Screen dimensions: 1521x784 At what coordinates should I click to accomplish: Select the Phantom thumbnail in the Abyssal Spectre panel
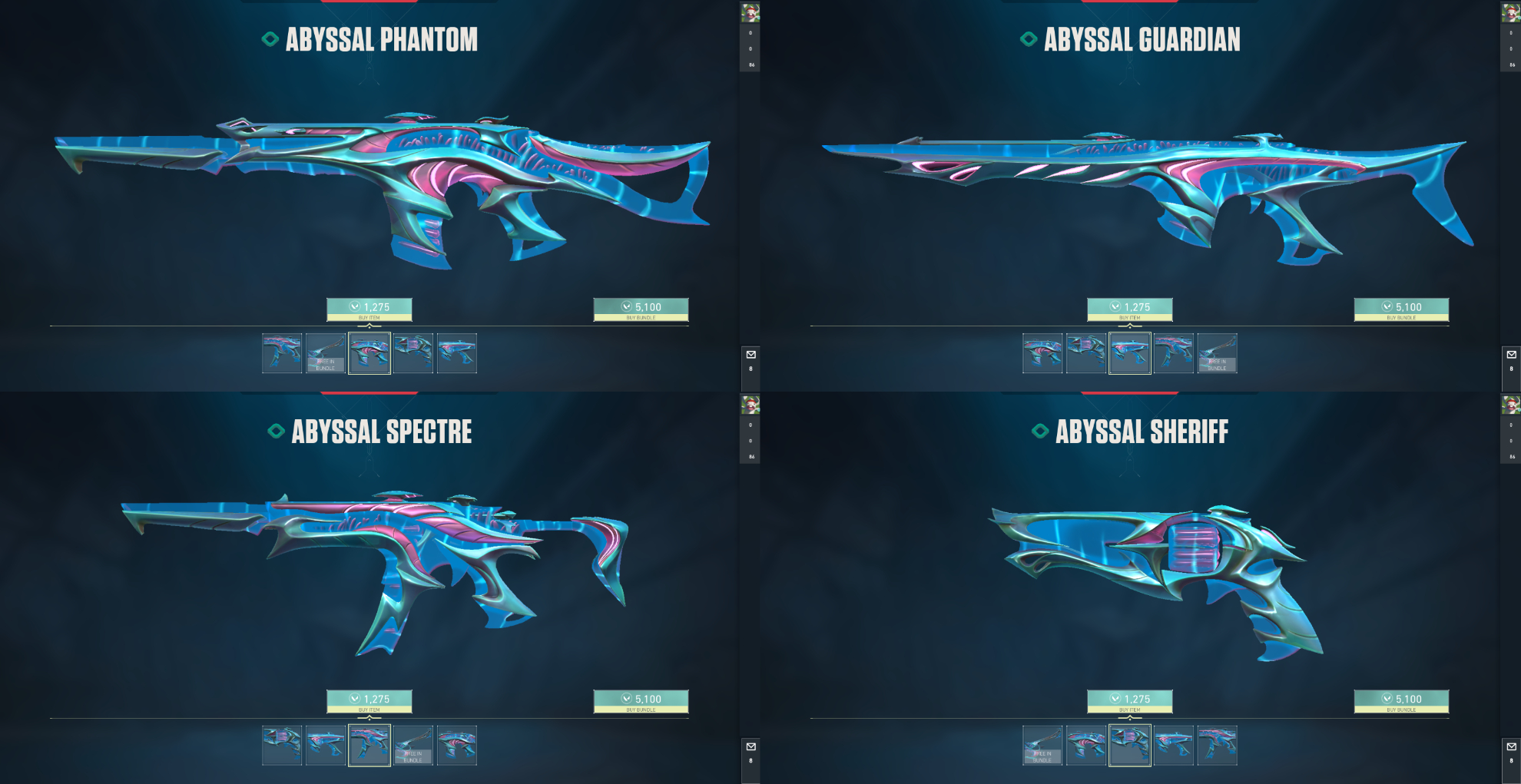click(x=457, y=746)
